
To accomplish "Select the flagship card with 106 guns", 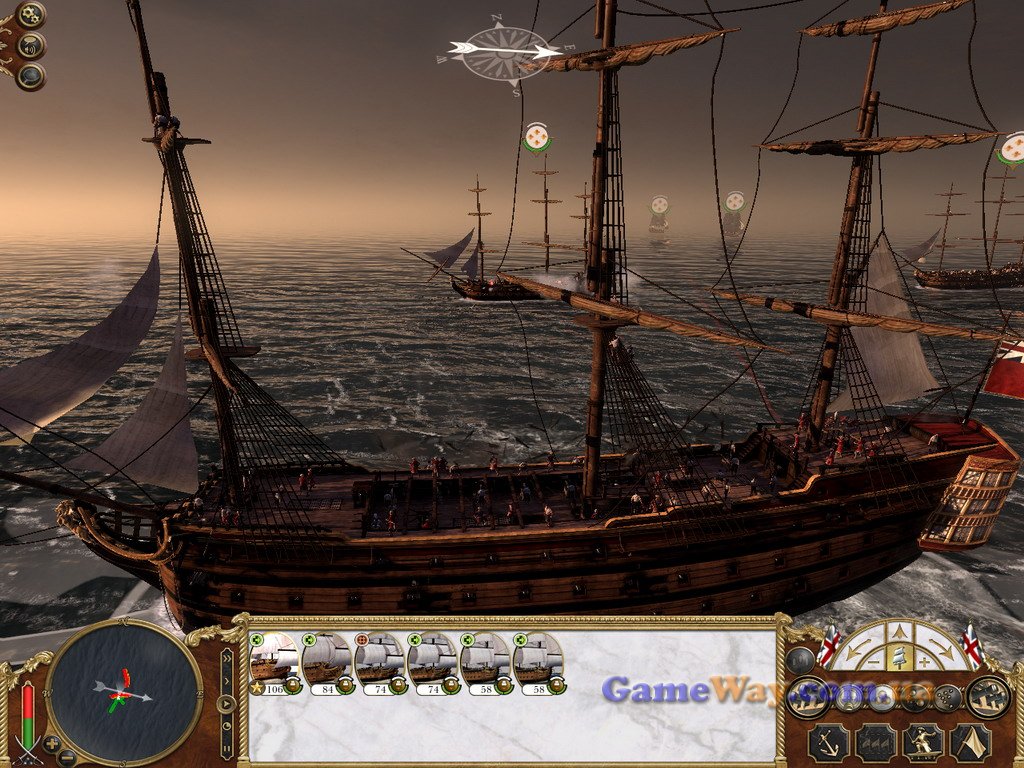I will [273, 661].
